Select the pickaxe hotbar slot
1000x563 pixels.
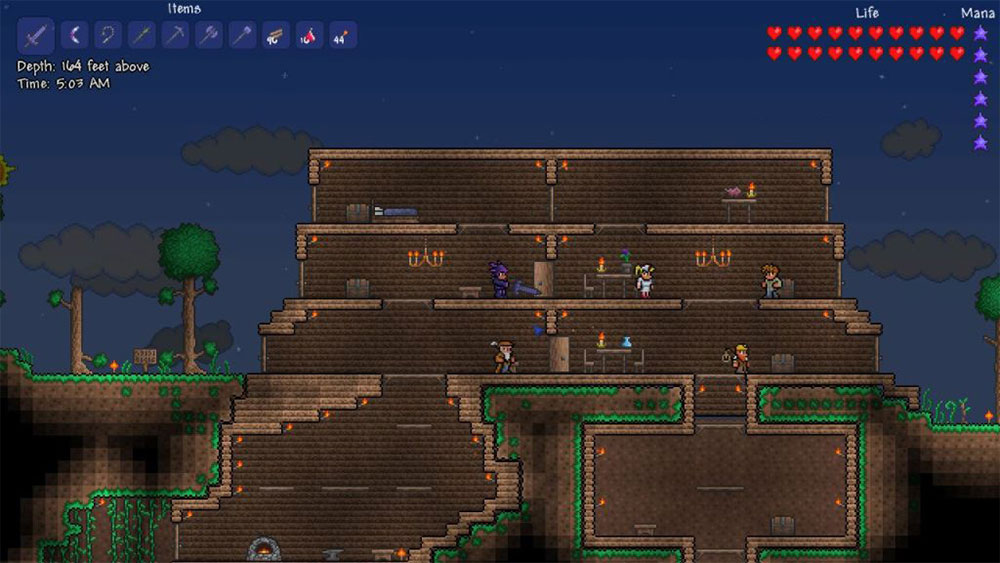[x=176, y=36]
